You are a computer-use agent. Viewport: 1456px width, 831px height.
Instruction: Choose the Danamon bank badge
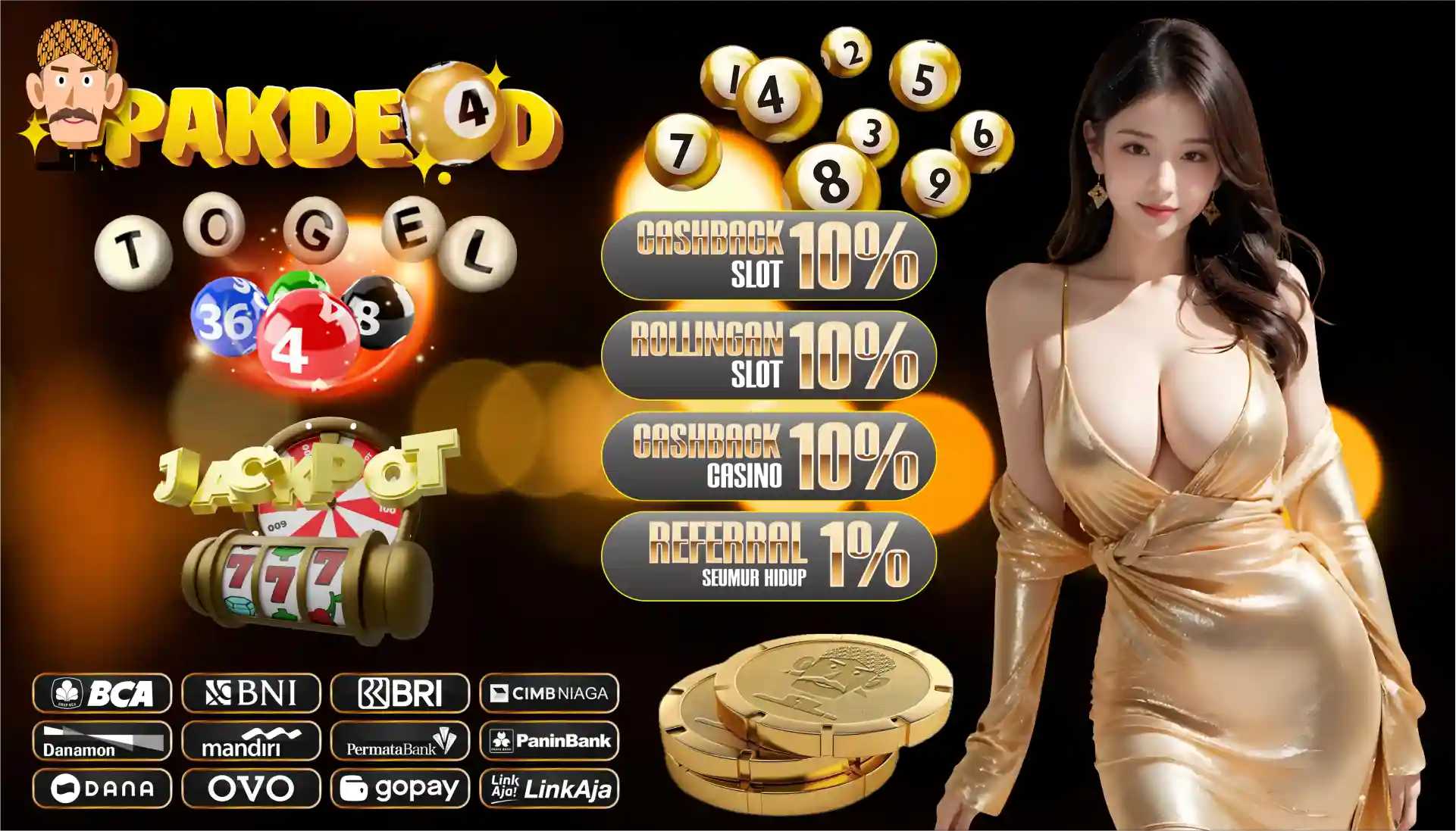102,741
